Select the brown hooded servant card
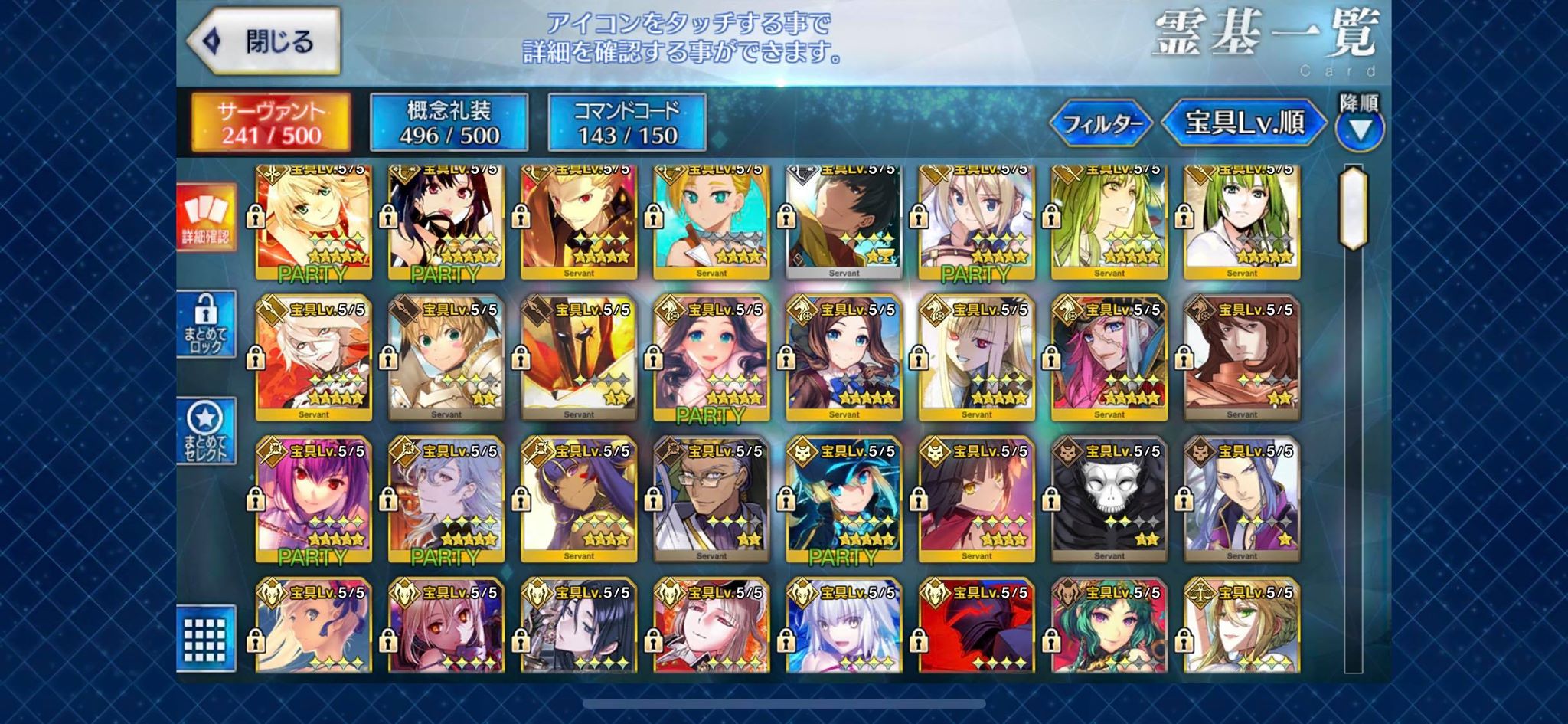 coord(1241,359)
